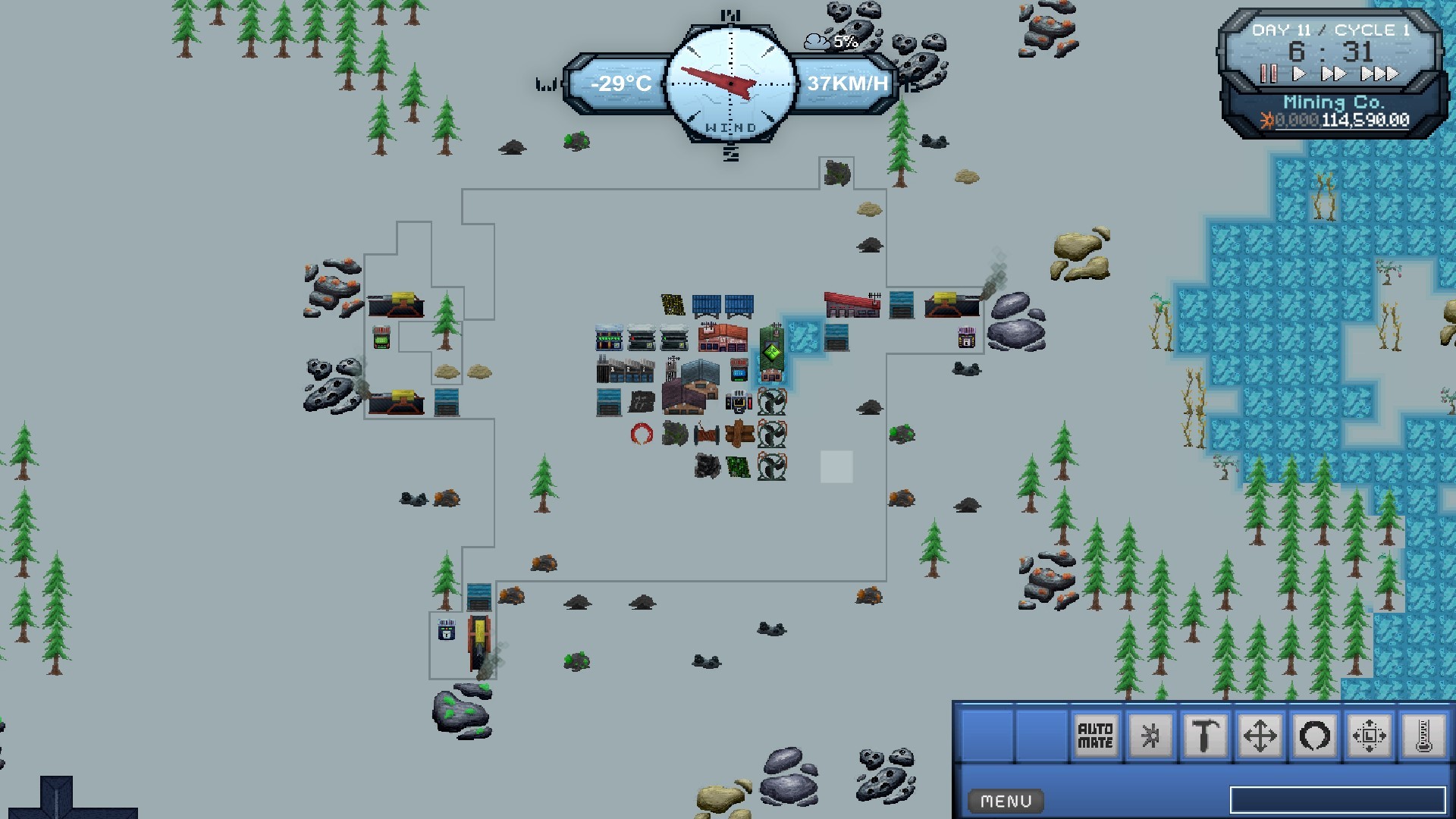Activate the move tool with crossed arrows
This screenshot has height=819, width=1456.
[1259, 736]
